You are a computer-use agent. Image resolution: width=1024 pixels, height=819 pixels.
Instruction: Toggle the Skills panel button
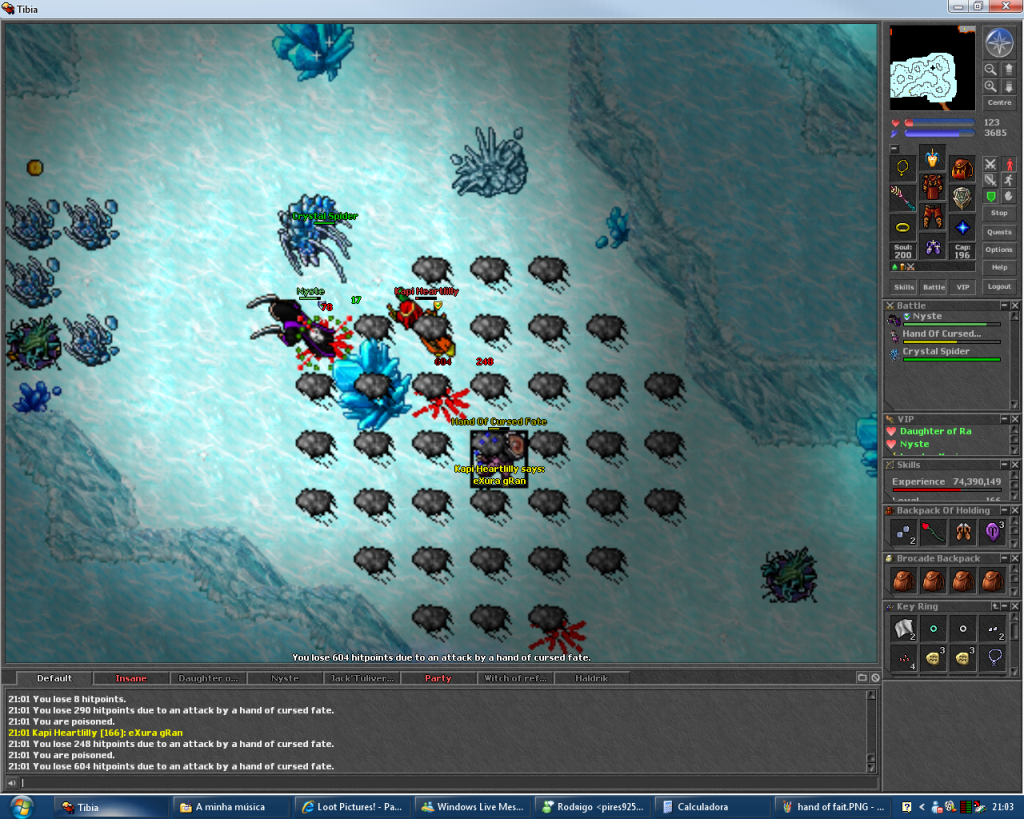click(904, 287)
